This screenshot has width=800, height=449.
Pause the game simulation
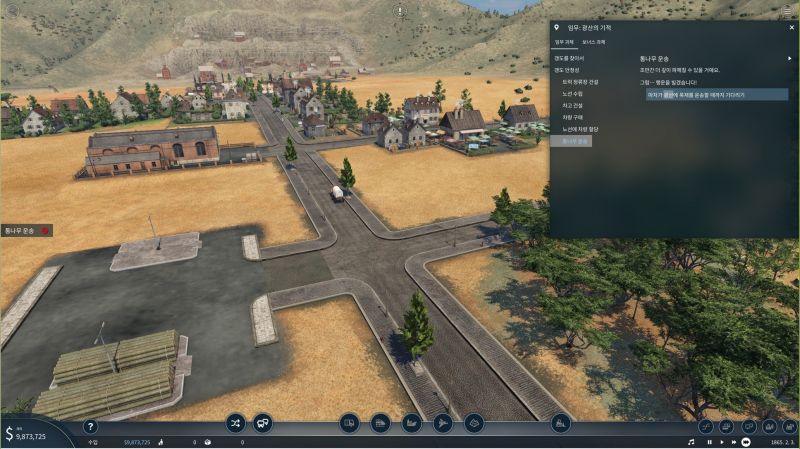pyautogui.click(x=710, y=441)
